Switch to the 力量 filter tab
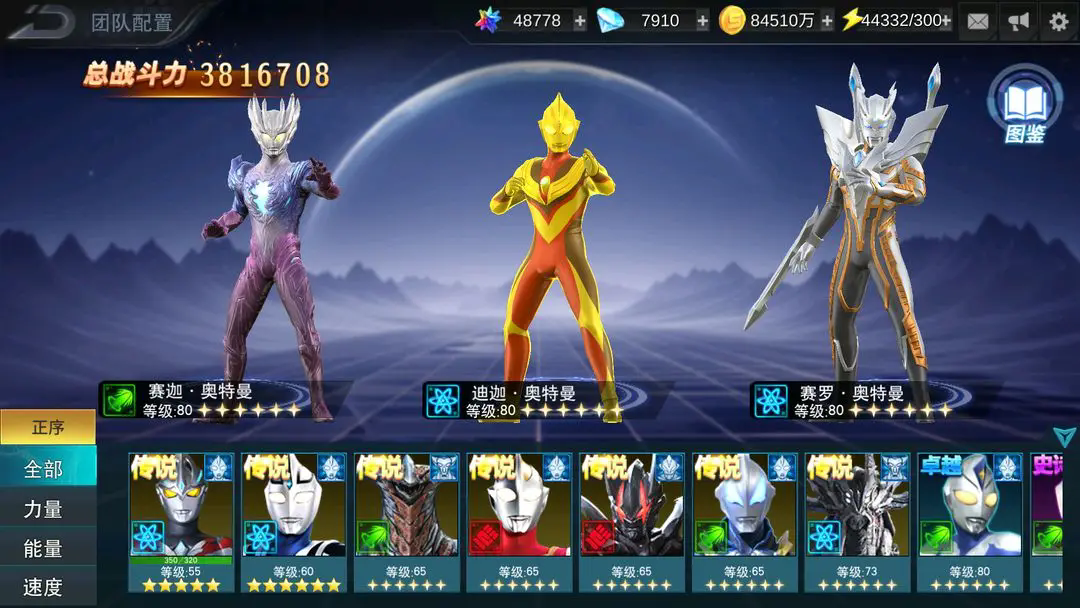 [x=44, y=509]
